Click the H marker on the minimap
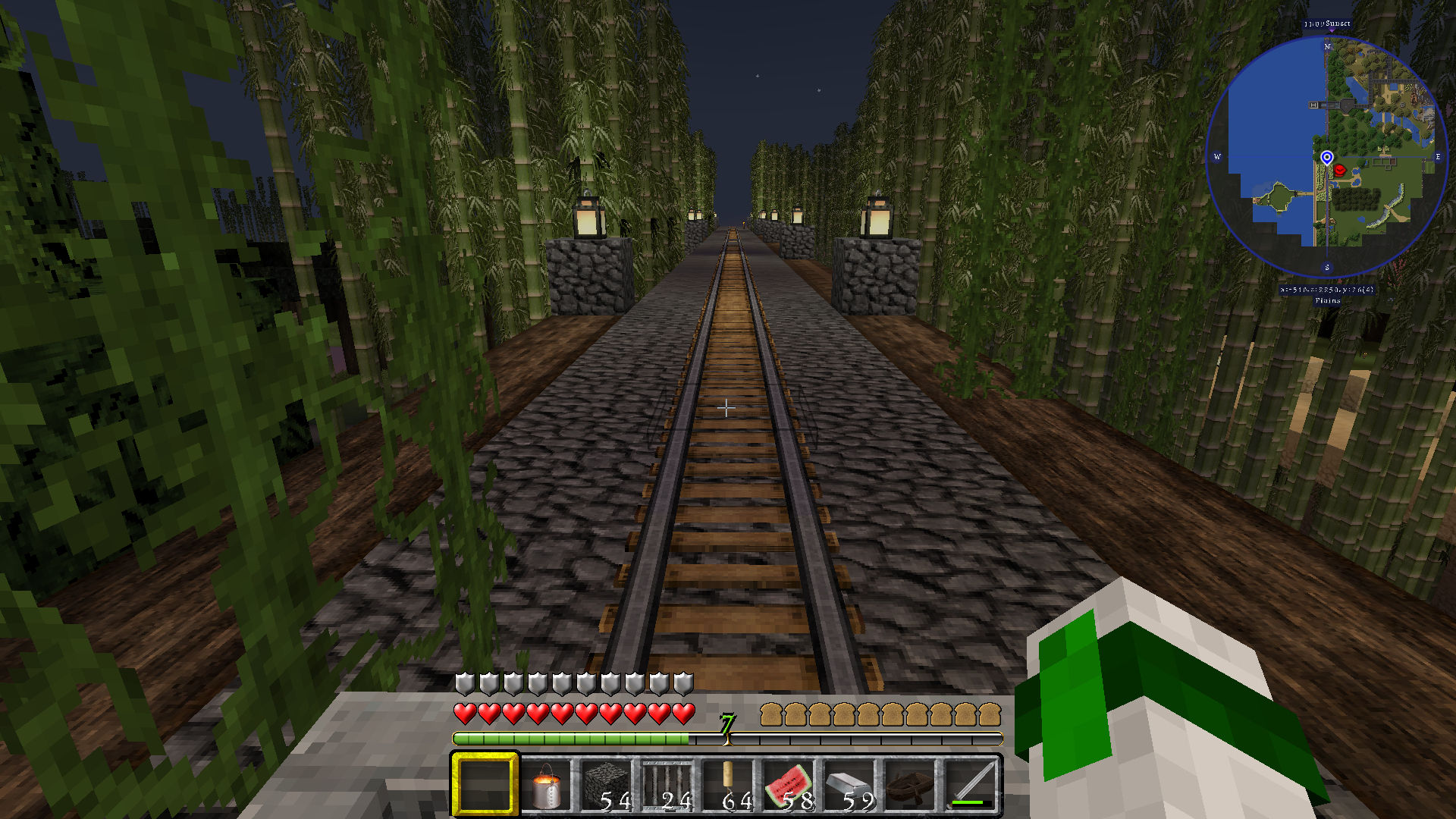Screen dimensions: 1456x819 (1313, 105)
